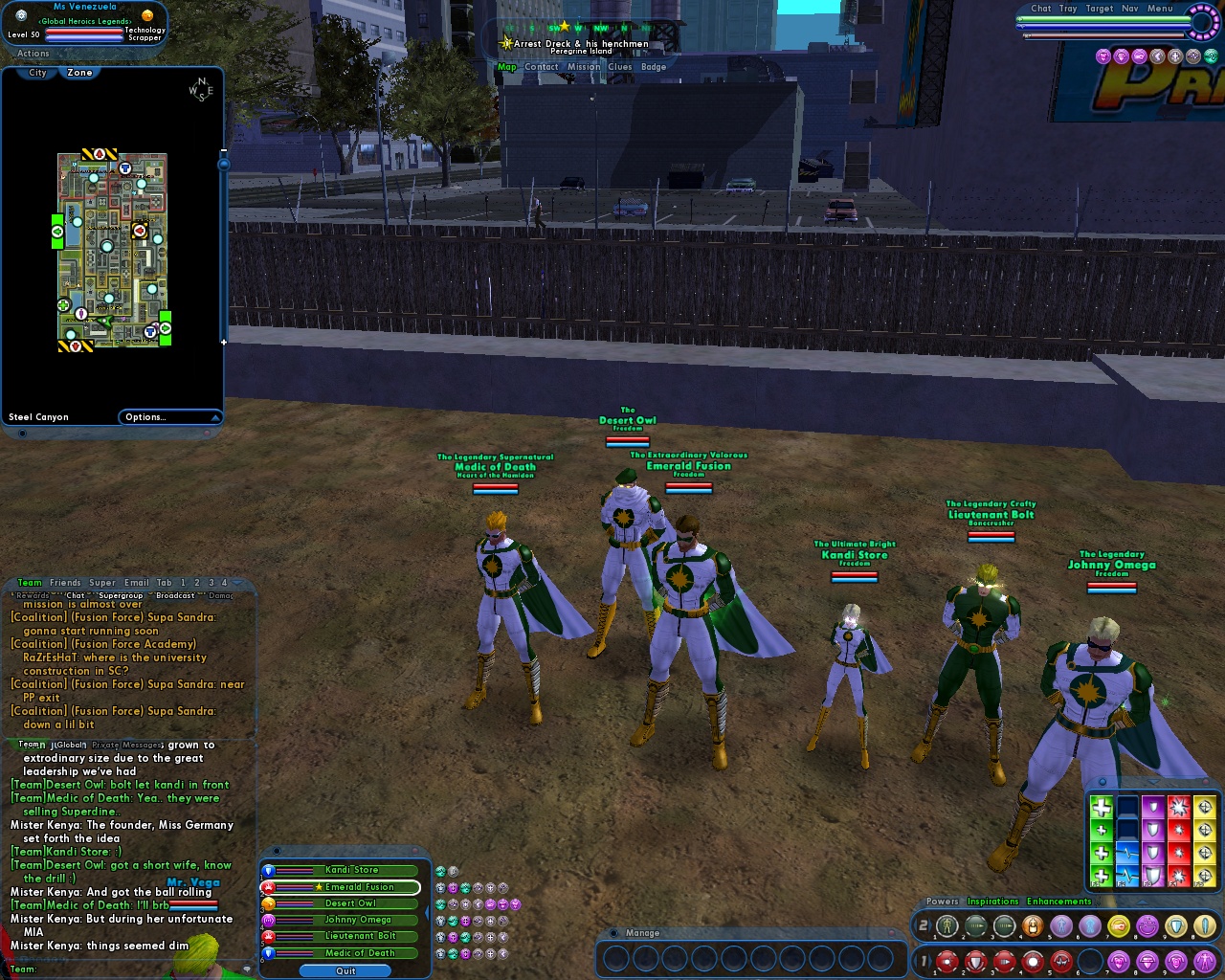The height and width of the screenshot is (980, 1225).
Task: Choose Lieutenant Bolt from the team window
Action: [x=360, y=936]
